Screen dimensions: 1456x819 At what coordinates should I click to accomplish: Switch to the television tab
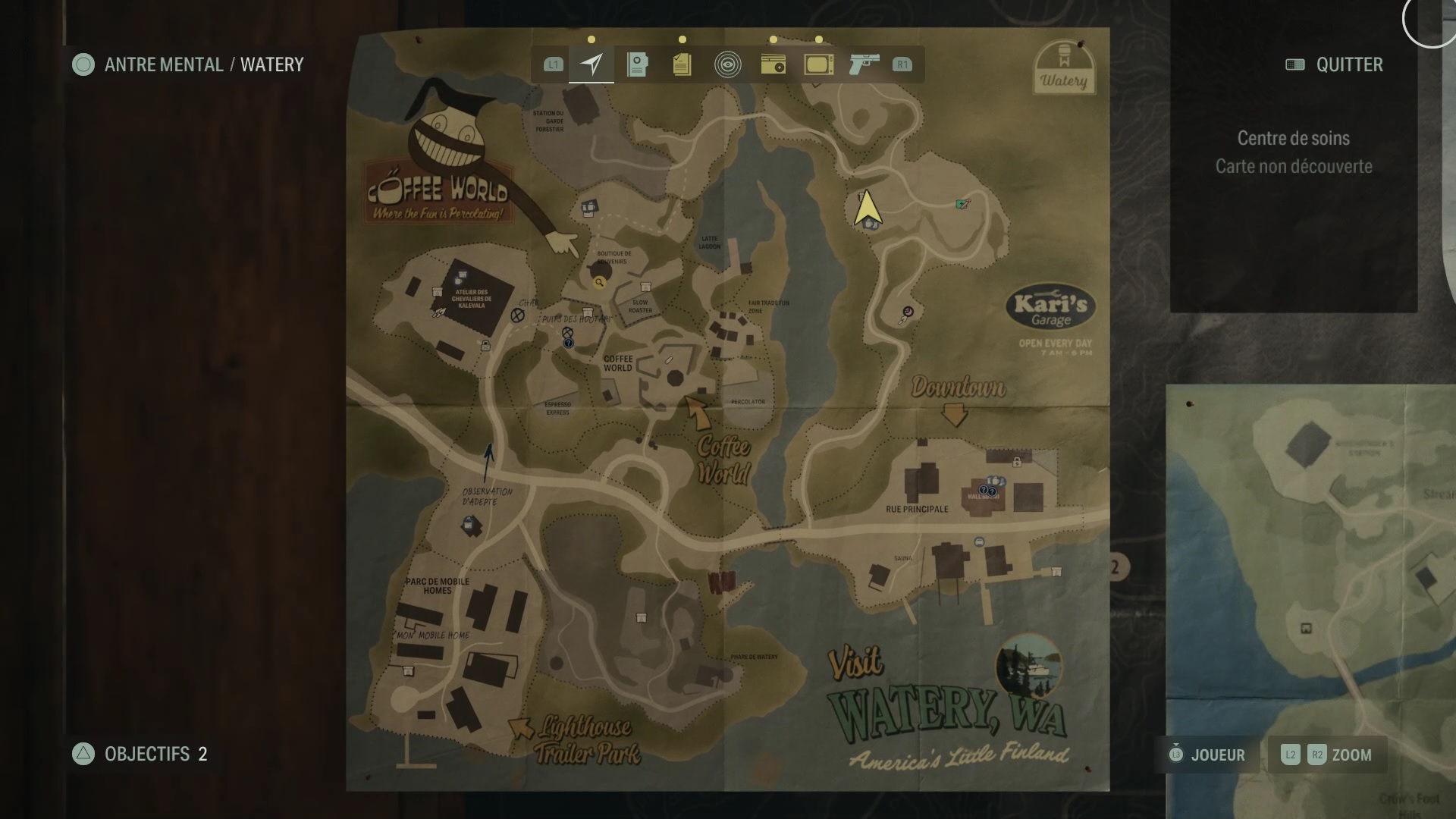click(819, 64)
